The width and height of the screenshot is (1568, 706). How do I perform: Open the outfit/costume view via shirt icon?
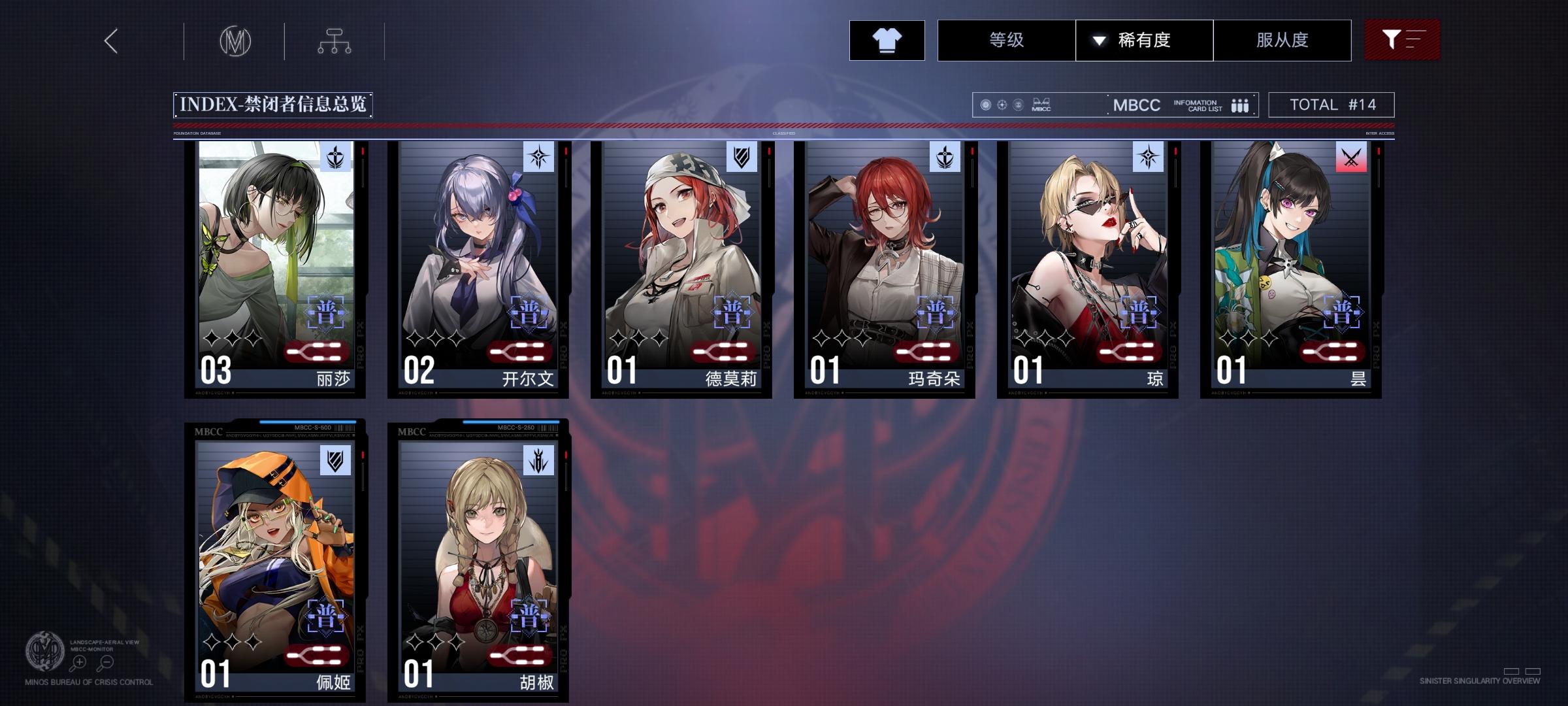point(887,40)
